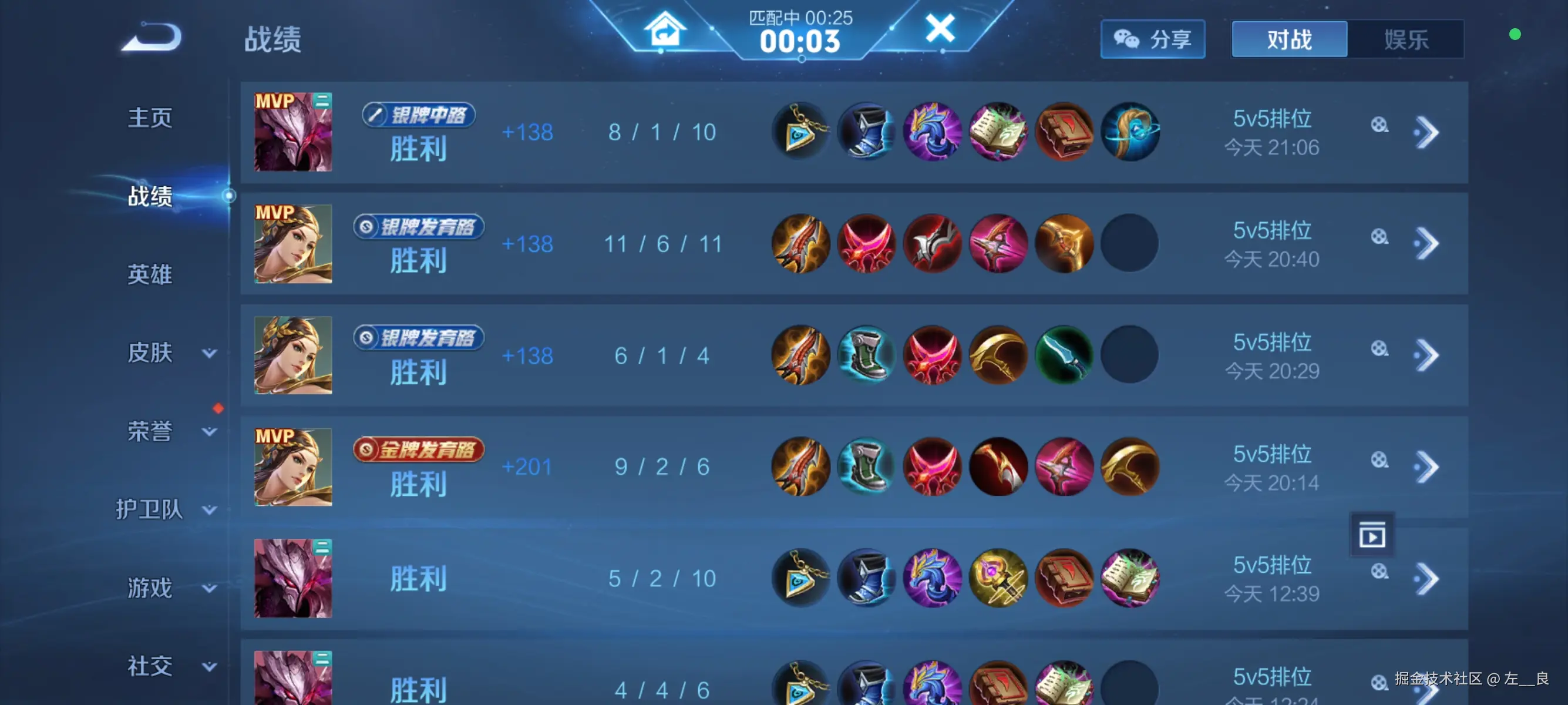Go back using the return arrow
This screenshot has height=705, width=1568.
pyautogui.click(x=152, y=38)
